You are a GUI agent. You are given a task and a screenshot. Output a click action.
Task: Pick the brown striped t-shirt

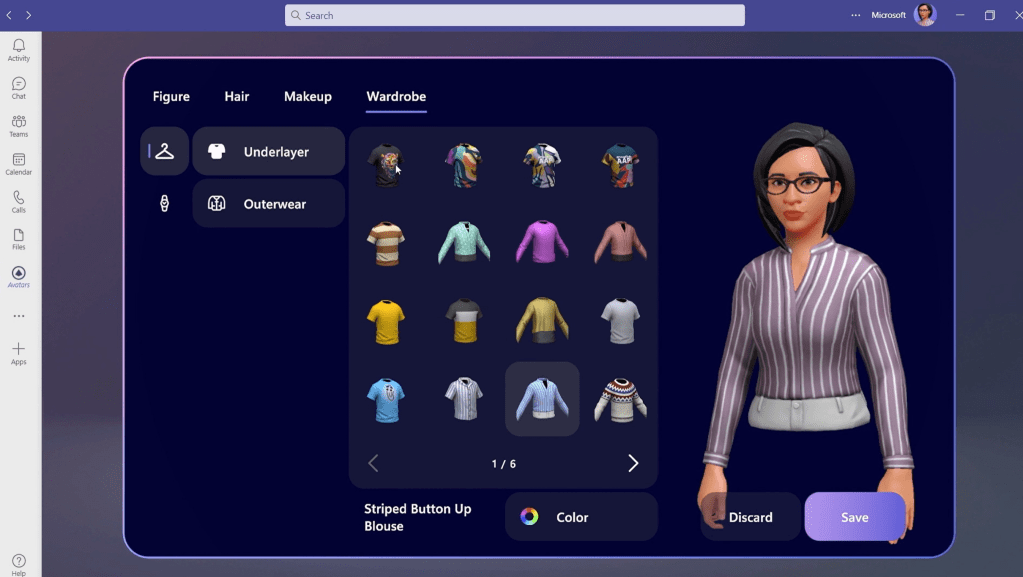coord(386,243)
